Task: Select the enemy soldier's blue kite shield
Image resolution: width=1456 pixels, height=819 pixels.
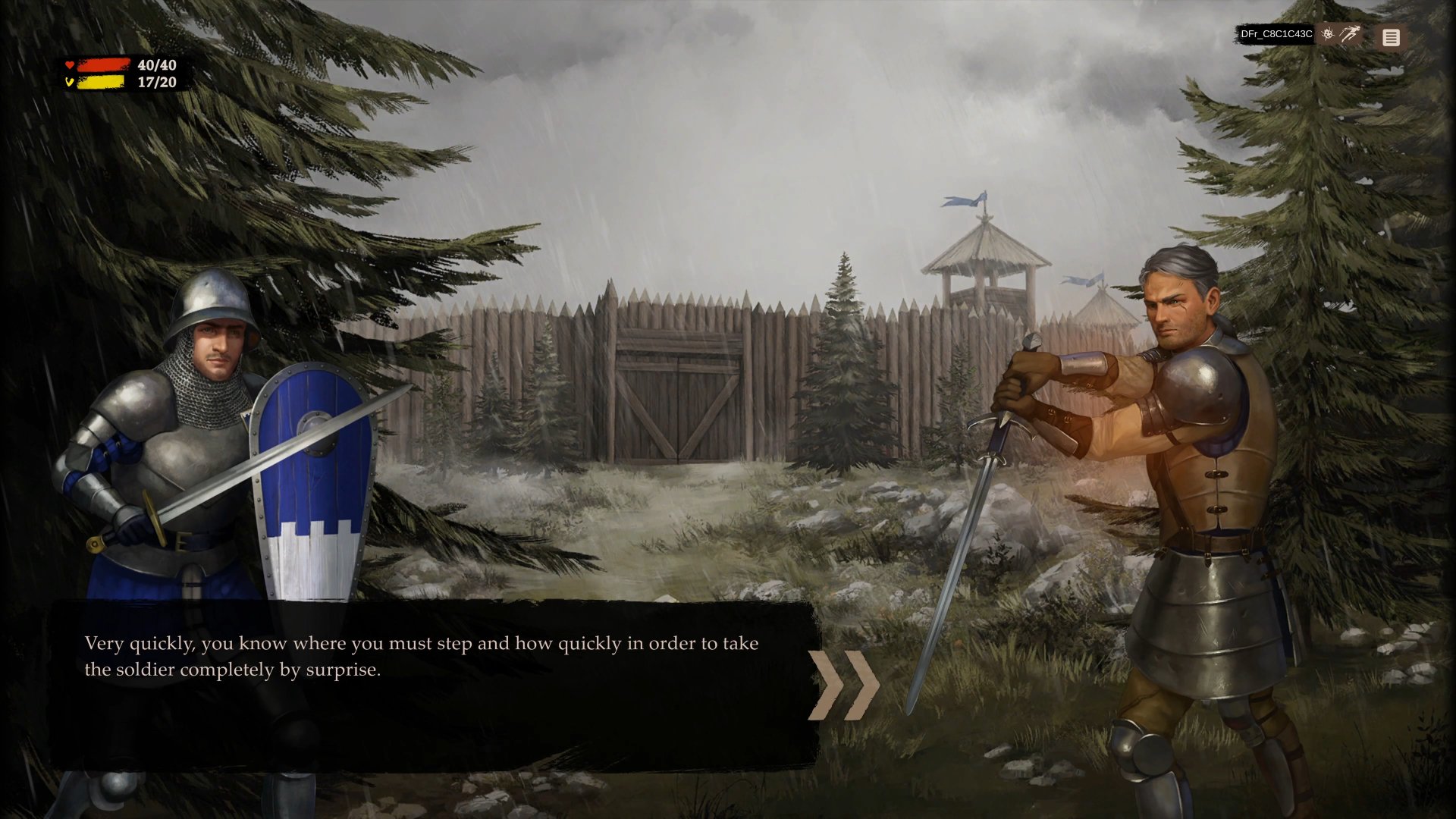Action: [x=309, y=485]
